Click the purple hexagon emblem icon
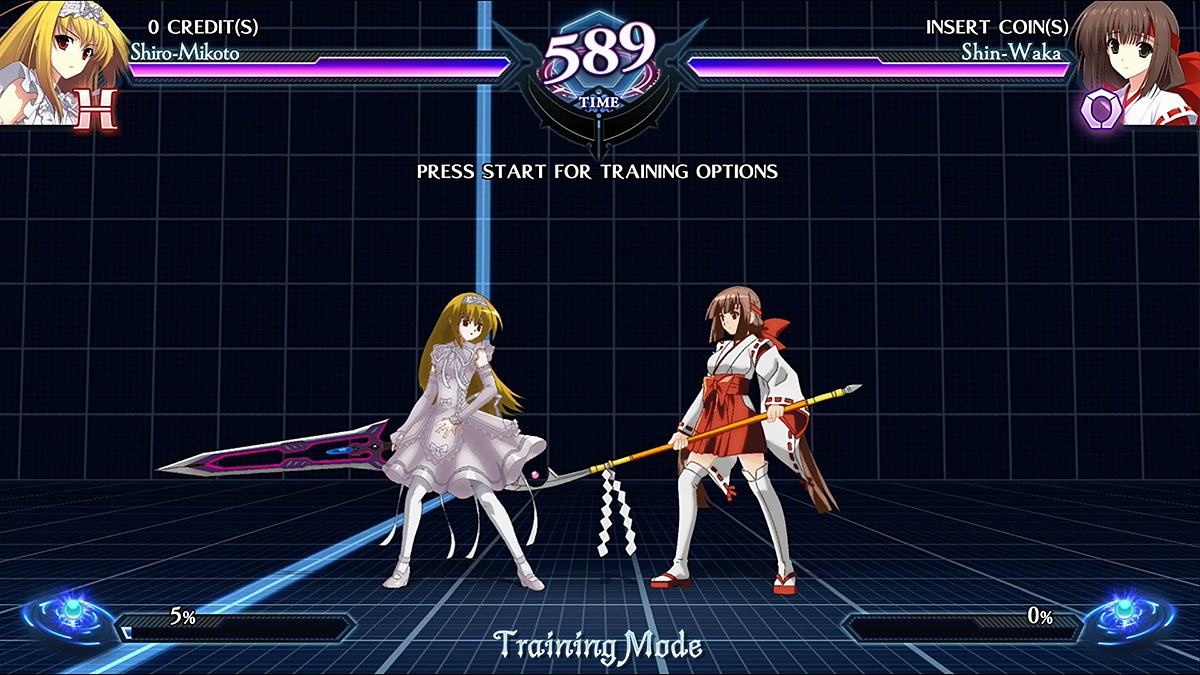1200x675 pixels. pyautogui.click(x=1098, y=109)
